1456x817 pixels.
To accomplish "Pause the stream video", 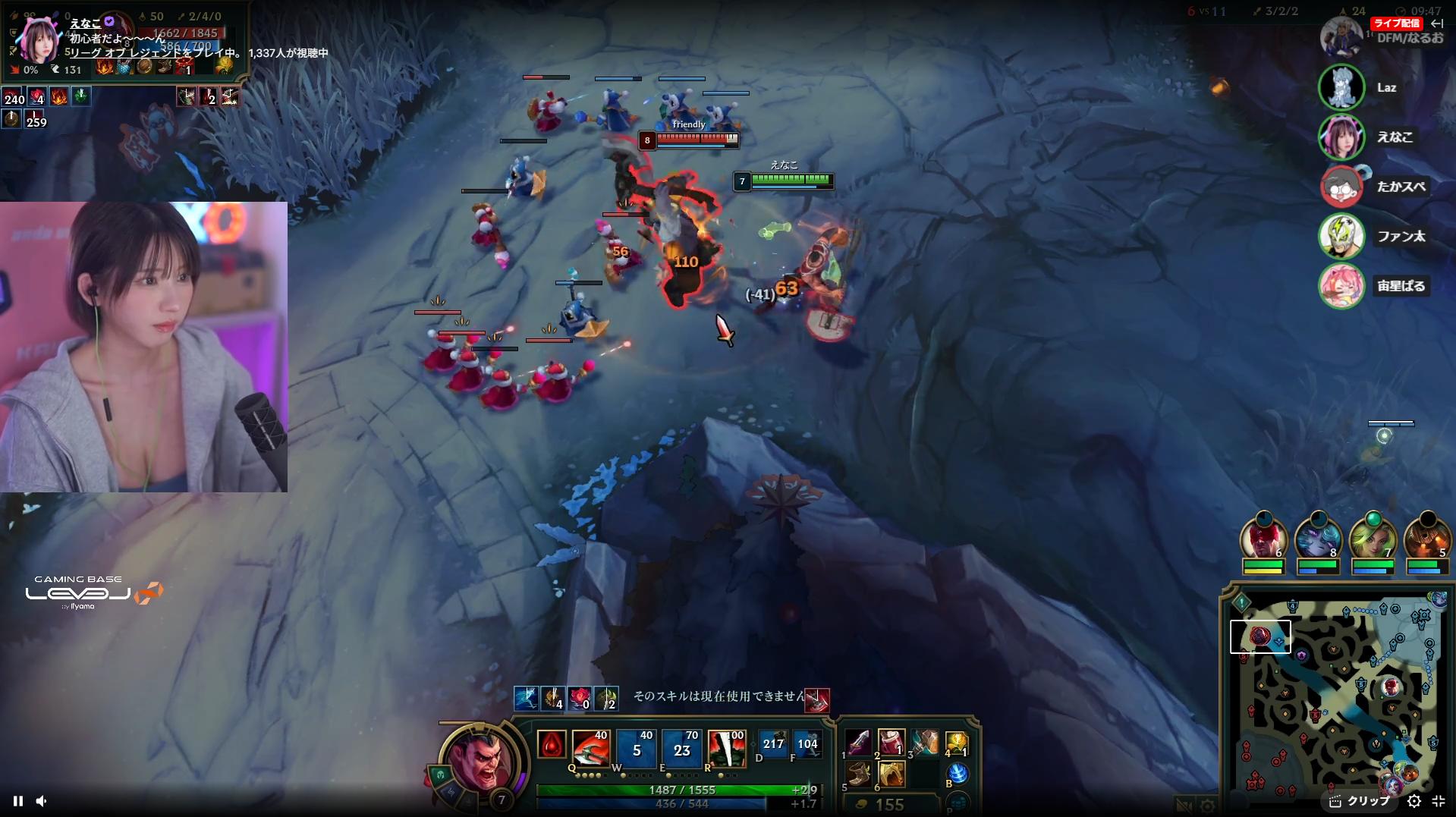I will point(18,801).
